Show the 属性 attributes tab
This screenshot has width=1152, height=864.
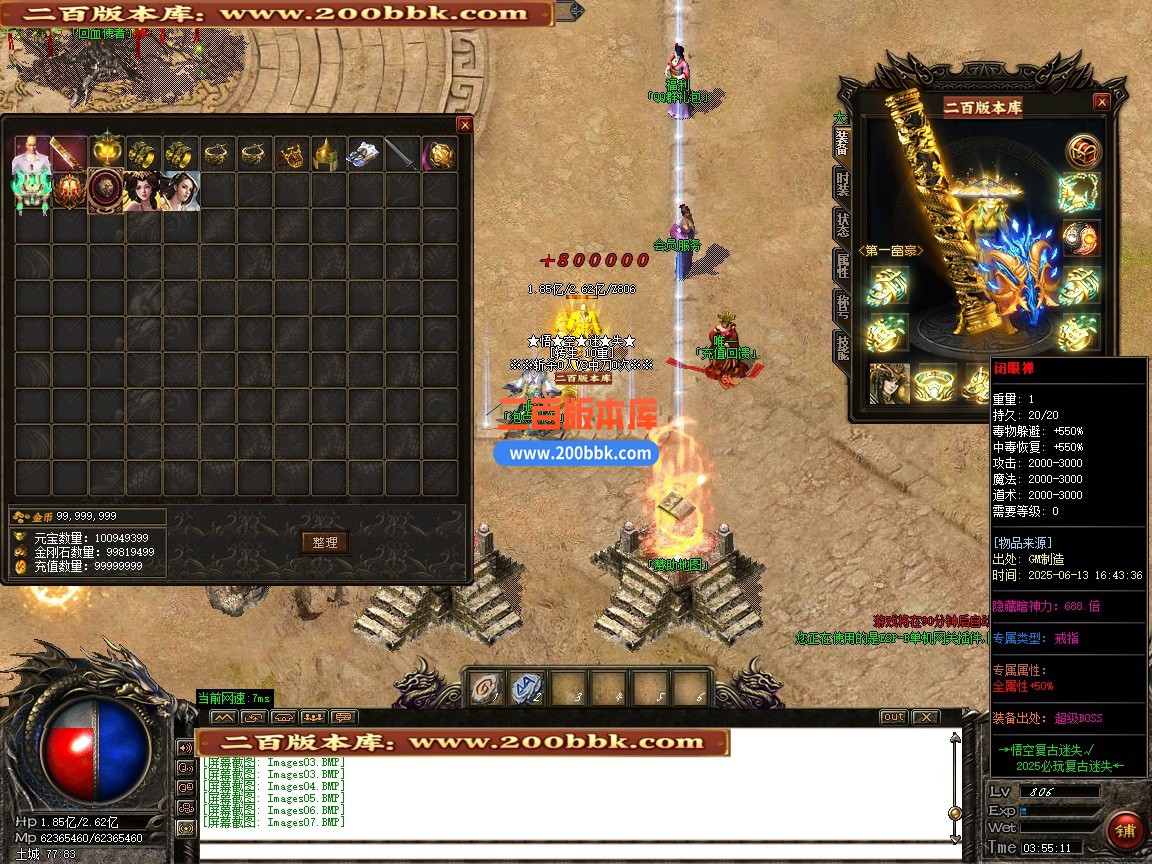tap(842, 265)
